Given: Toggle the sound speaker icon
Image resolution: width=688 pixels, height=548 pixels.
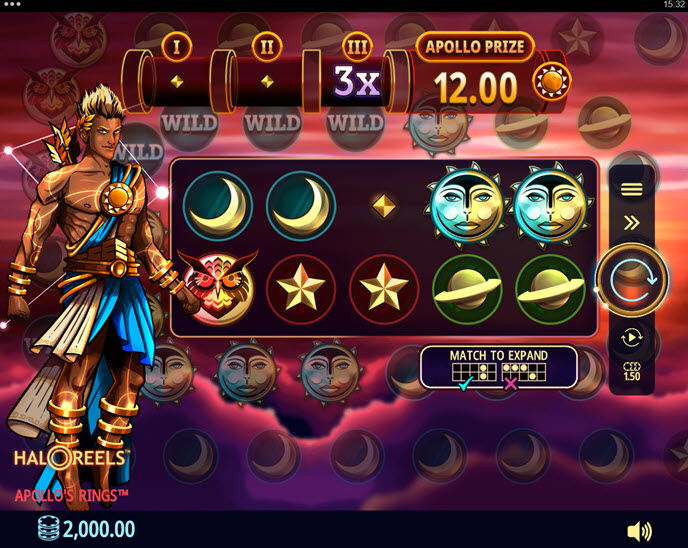Looking at the screenshot, I should pyautogui.click(x=638, y=530).
